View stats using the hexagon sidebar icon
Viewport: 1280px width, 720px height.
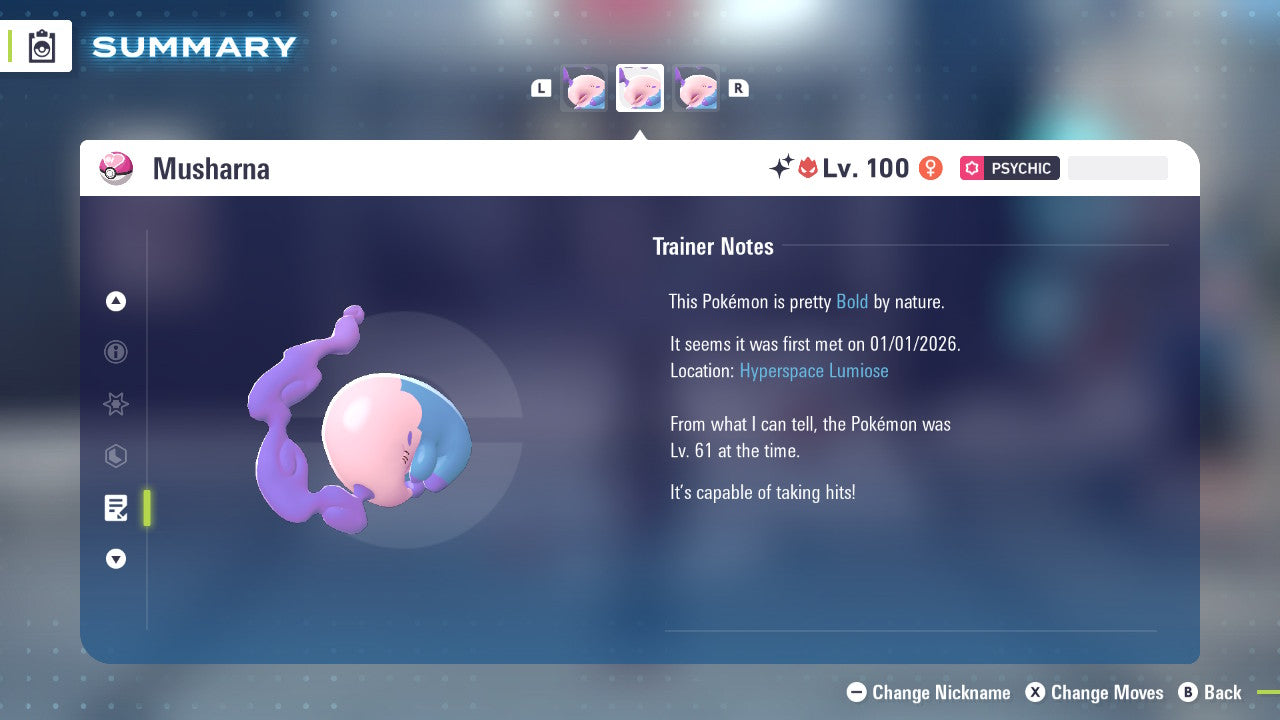coord(115,456)
